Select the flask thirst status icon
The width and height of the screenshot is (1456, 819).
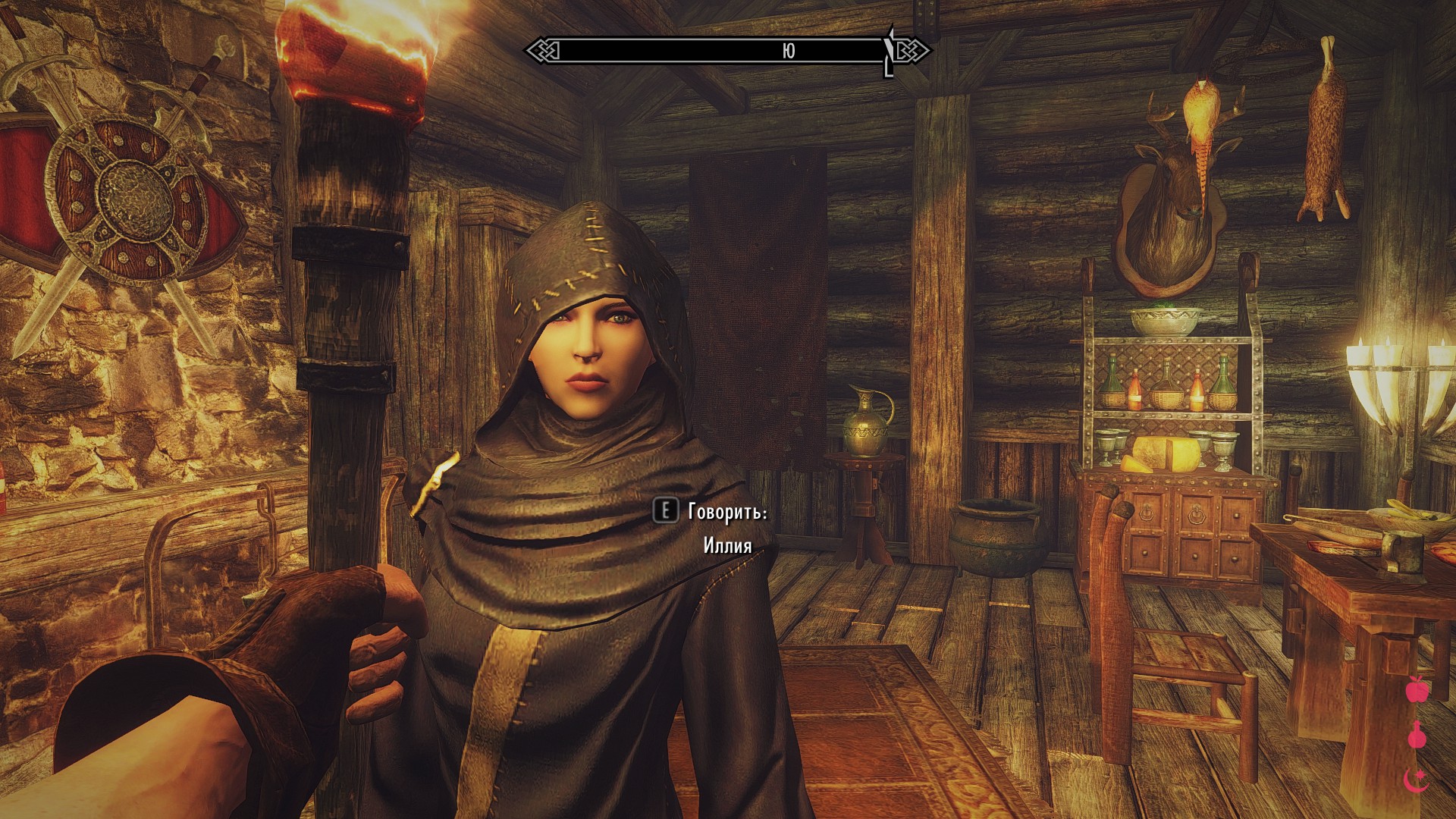click(1417, 736)
